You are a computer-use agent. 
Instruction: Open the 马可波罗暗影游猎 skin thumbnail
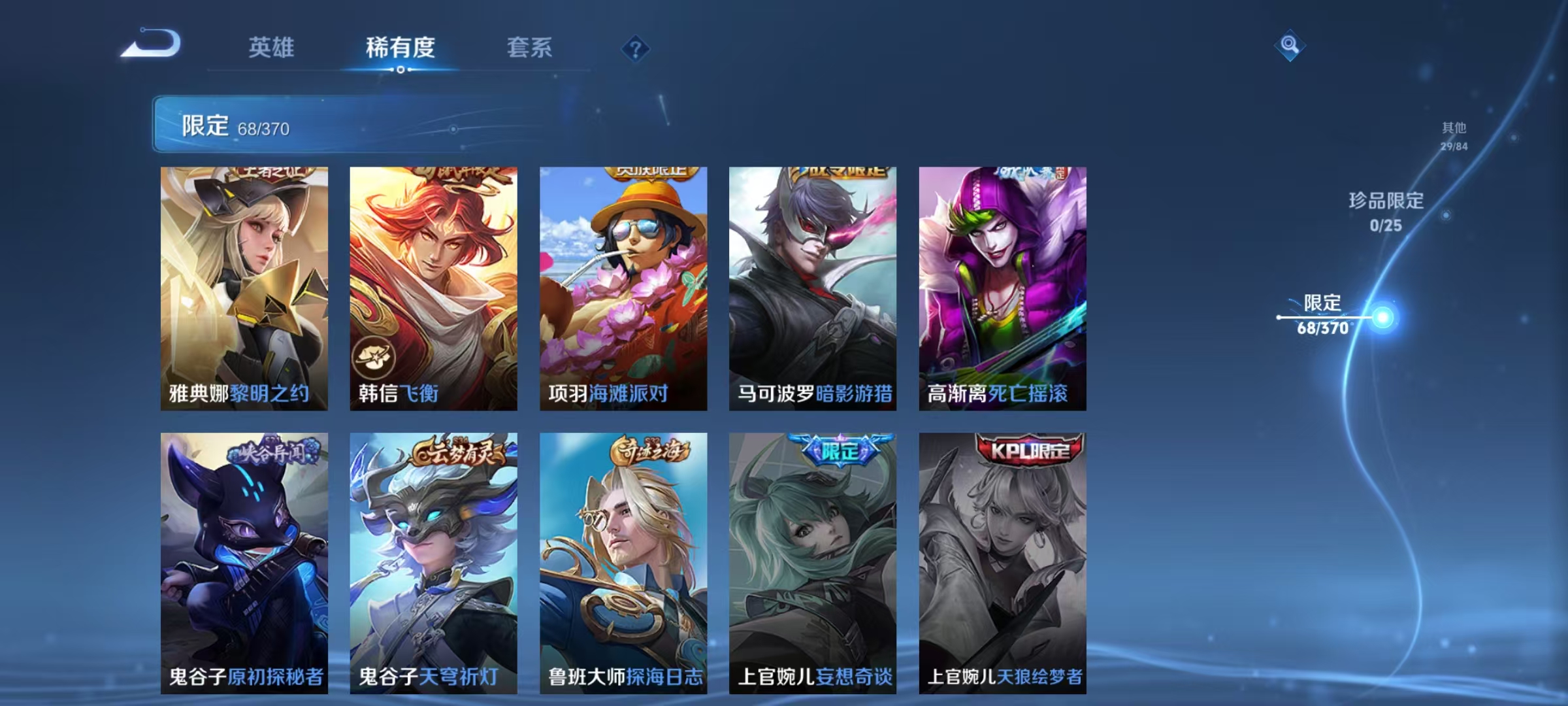tap(814, 288)
